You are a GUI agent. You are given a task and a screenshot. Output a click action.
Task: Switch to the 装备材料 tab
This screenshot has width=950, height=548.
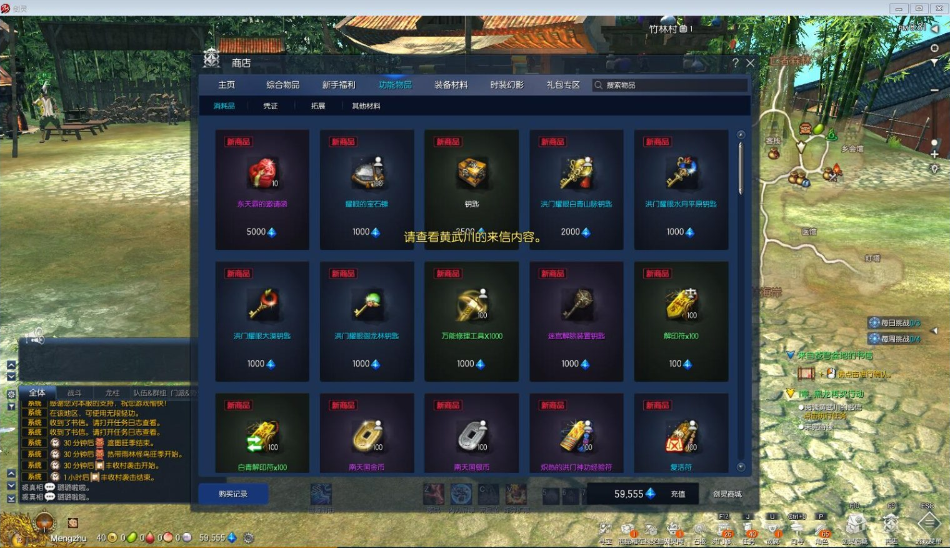451,85
